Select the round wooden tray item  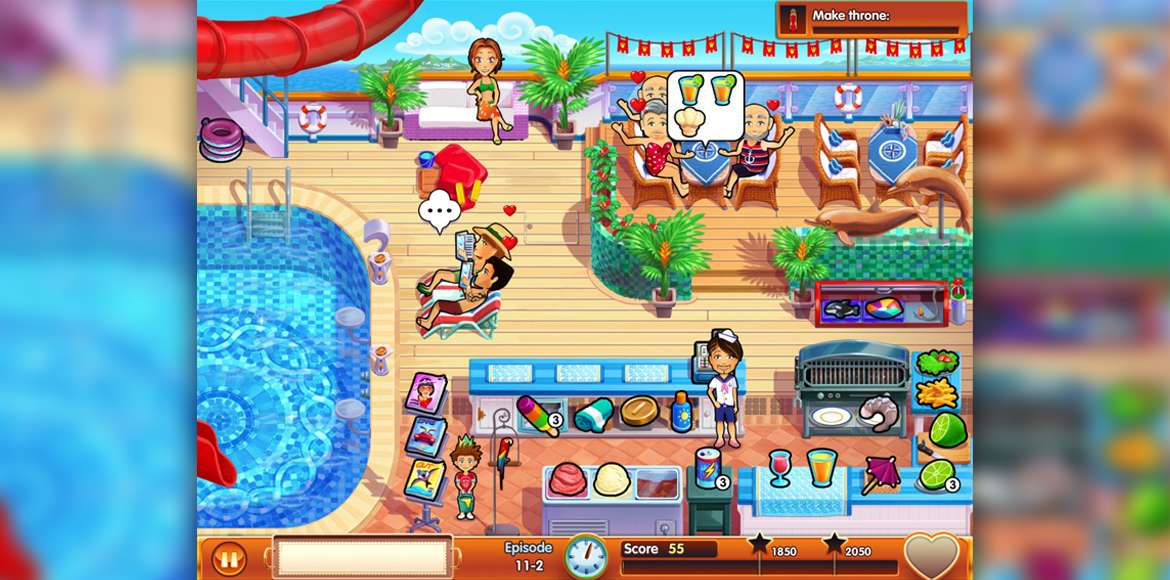pos(639,411)
